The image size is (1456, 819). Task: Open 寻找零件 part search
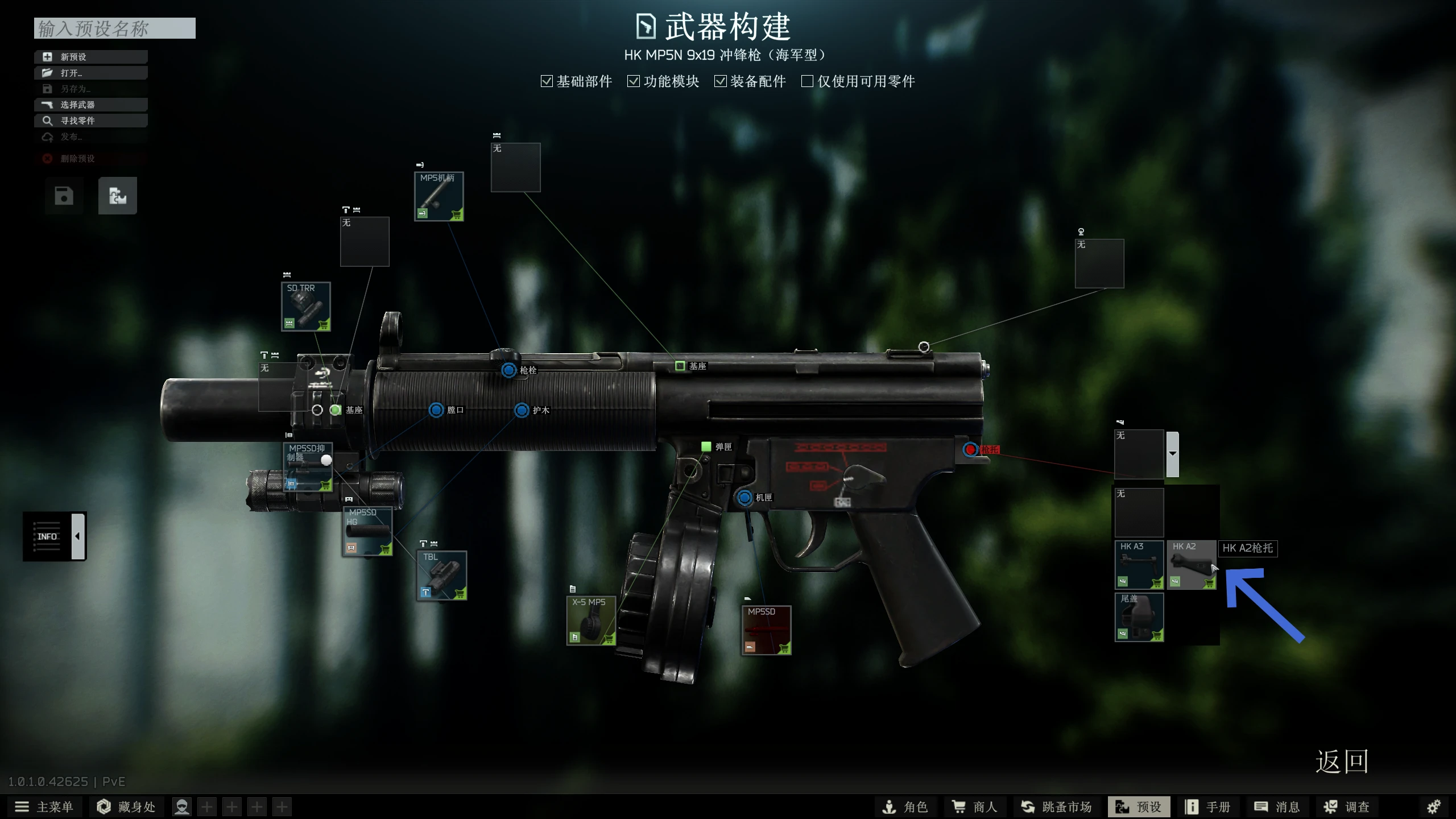[91, 121]
